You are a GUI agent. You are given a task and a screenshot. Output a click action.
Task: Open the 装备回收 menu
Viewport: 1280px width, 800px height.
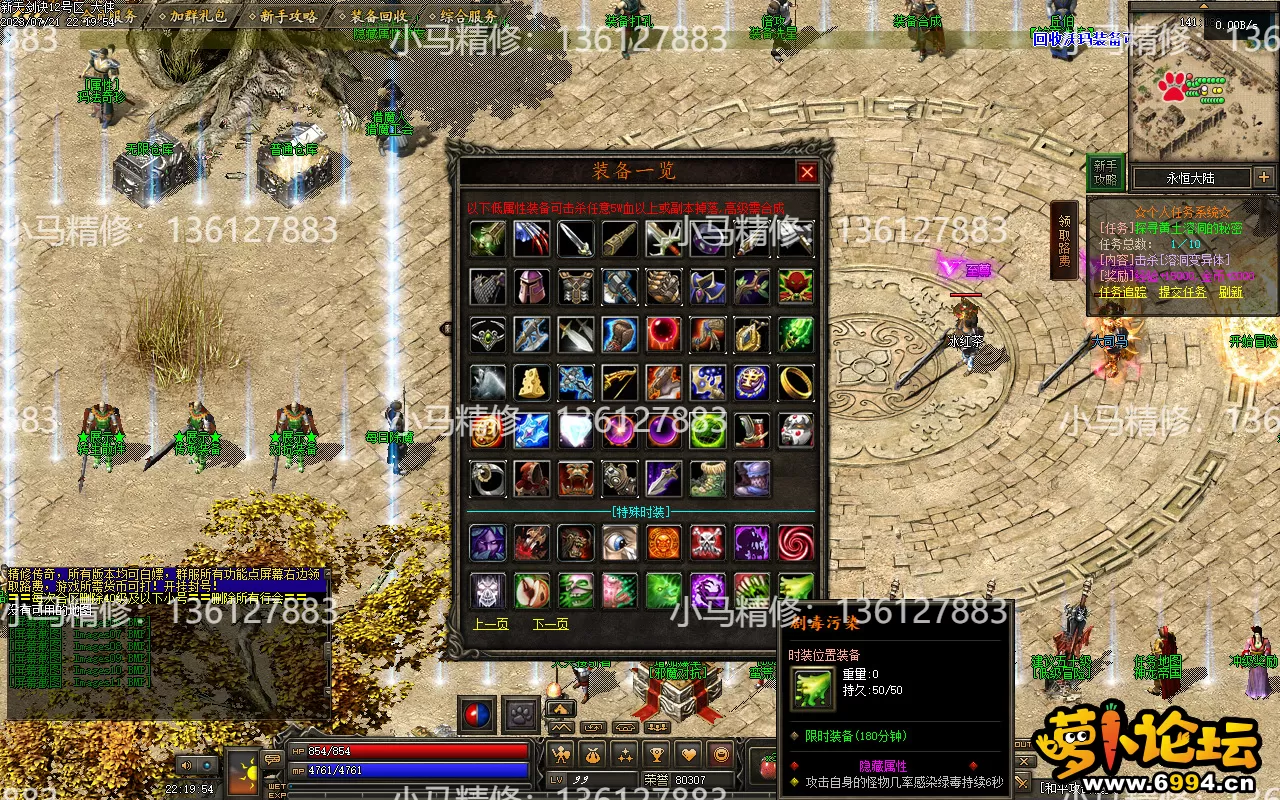tap(378, 17)
